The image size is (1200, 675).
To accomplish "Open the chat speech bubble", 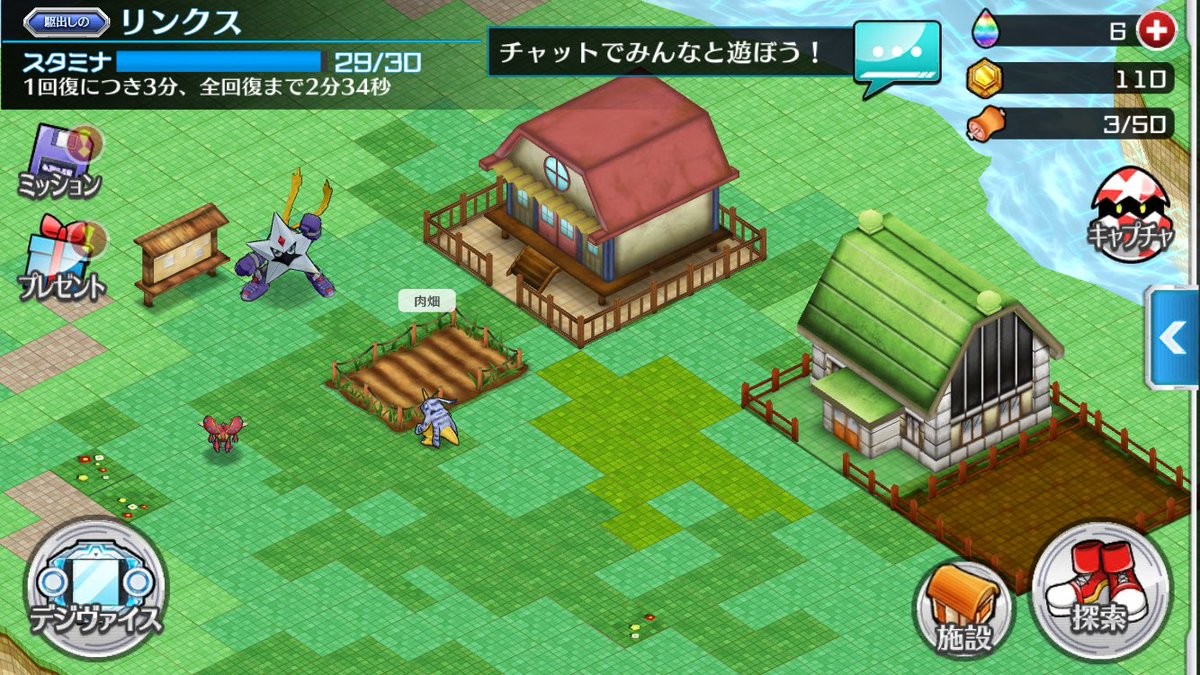I will [x=896, y=55].
